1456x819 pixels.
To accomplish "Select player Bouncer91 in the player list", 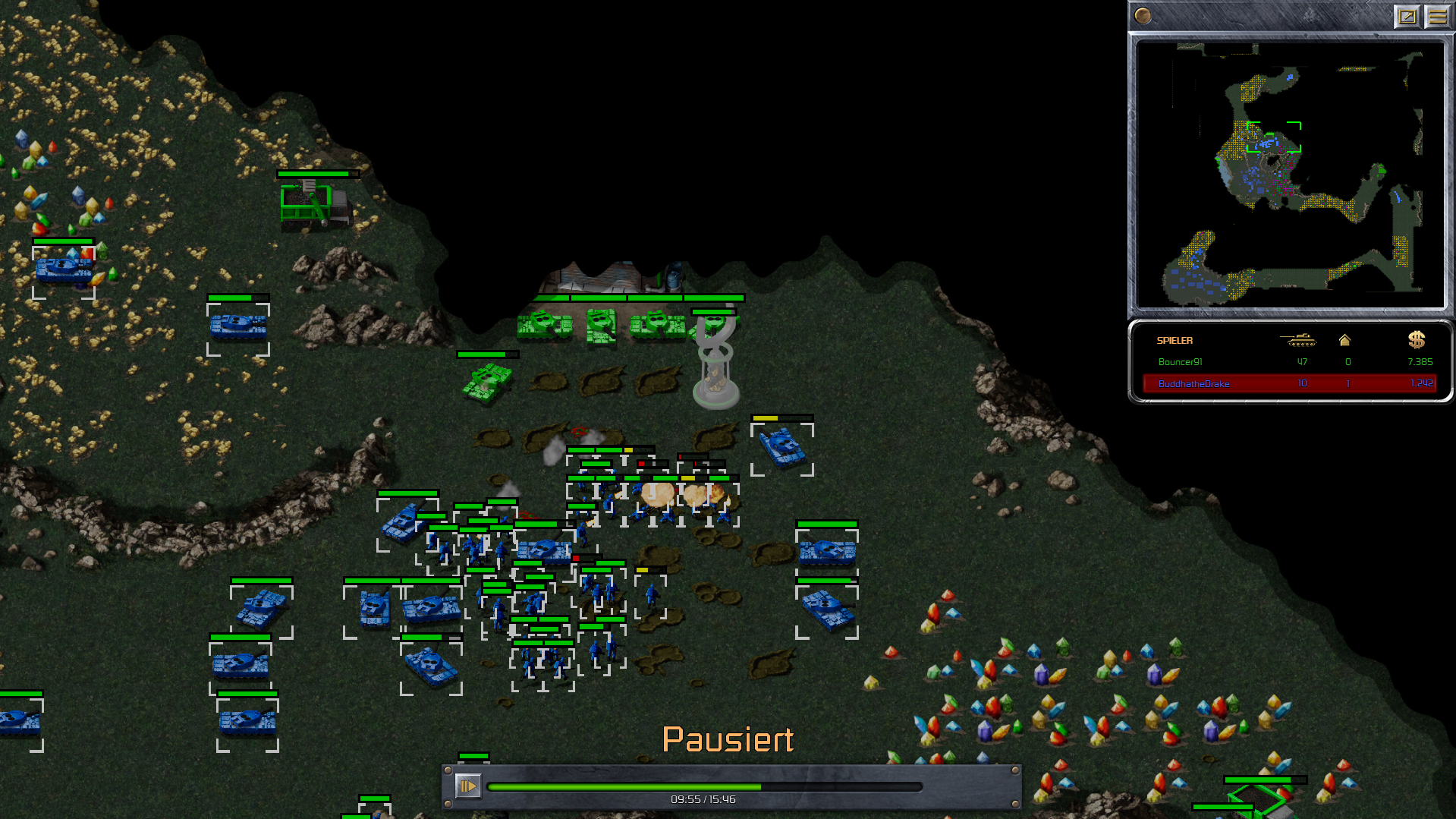I will point(1180,362).
